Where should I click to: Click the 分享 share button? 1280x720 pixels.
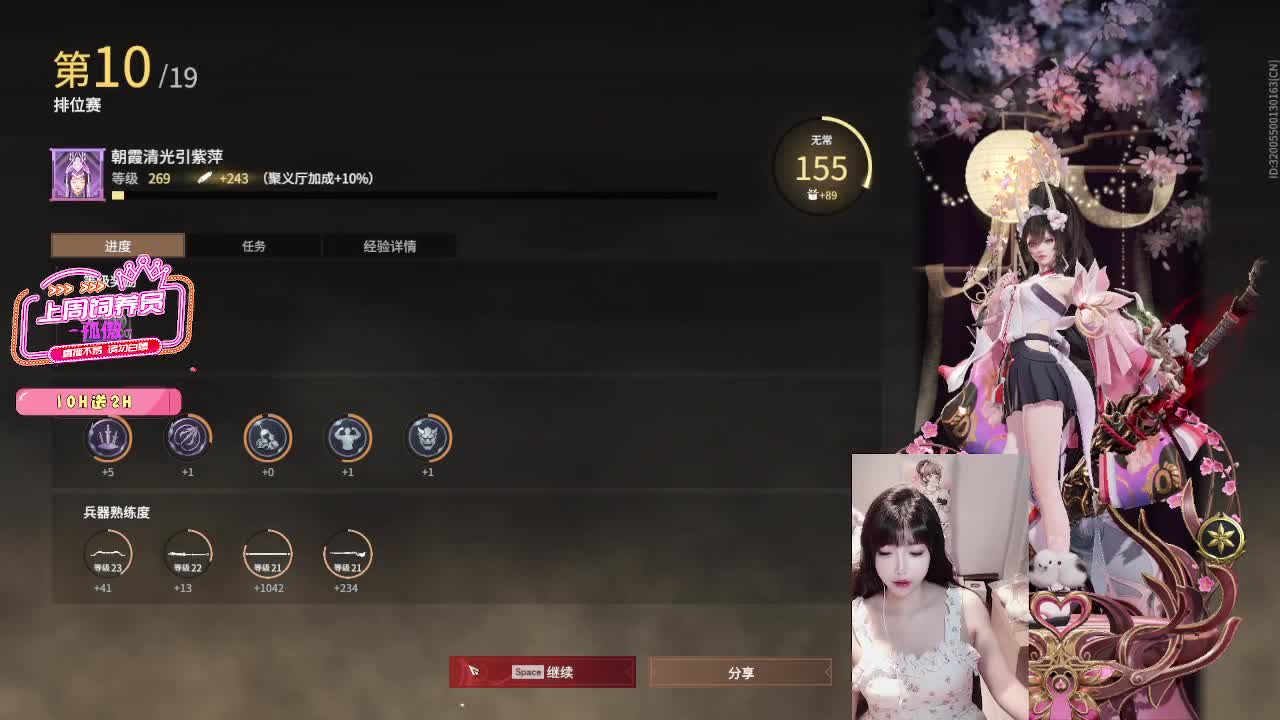[740, 672]
